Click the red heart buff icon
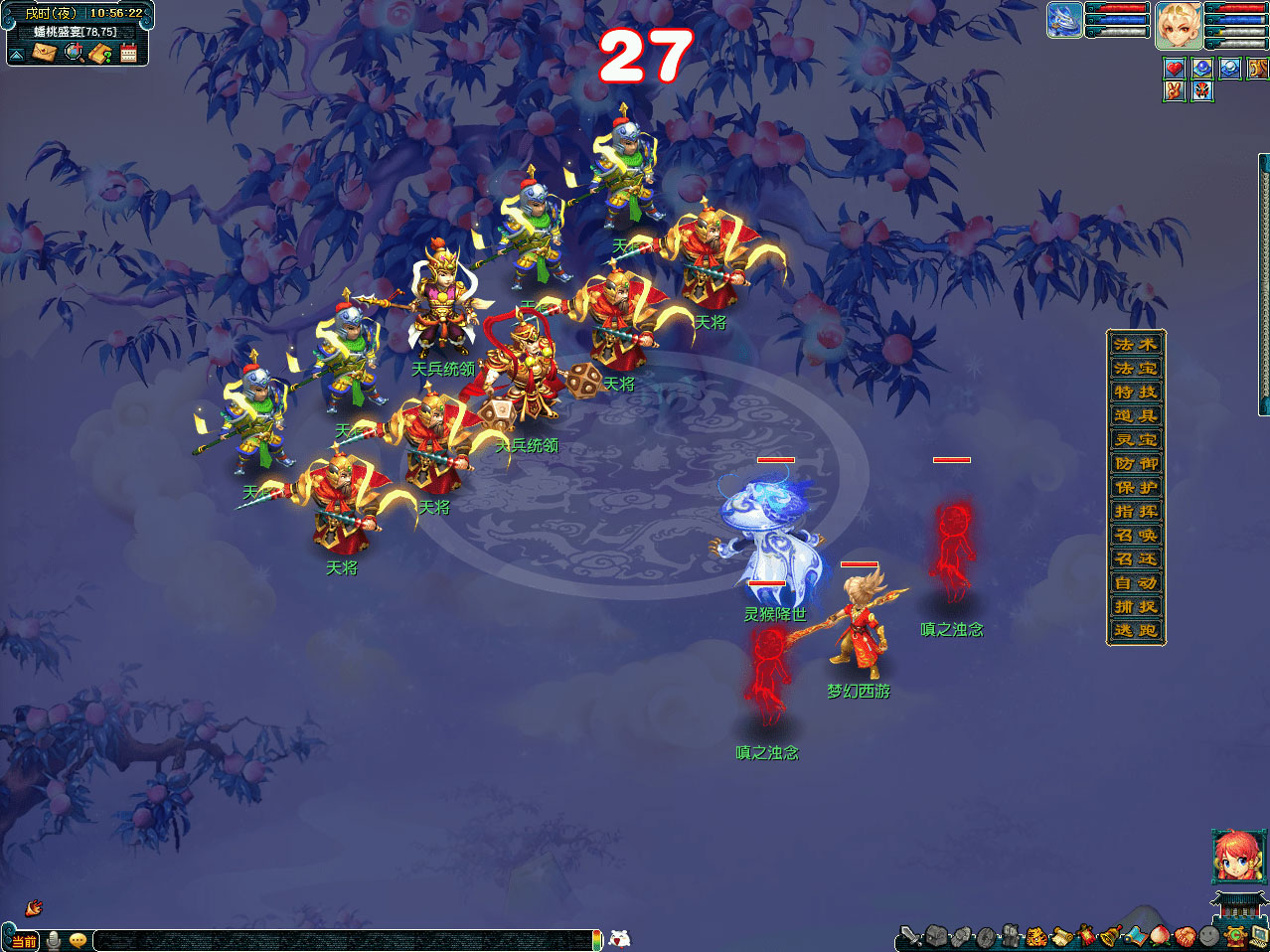This screenshot has width=1270, height=952. pos(1175,69)
